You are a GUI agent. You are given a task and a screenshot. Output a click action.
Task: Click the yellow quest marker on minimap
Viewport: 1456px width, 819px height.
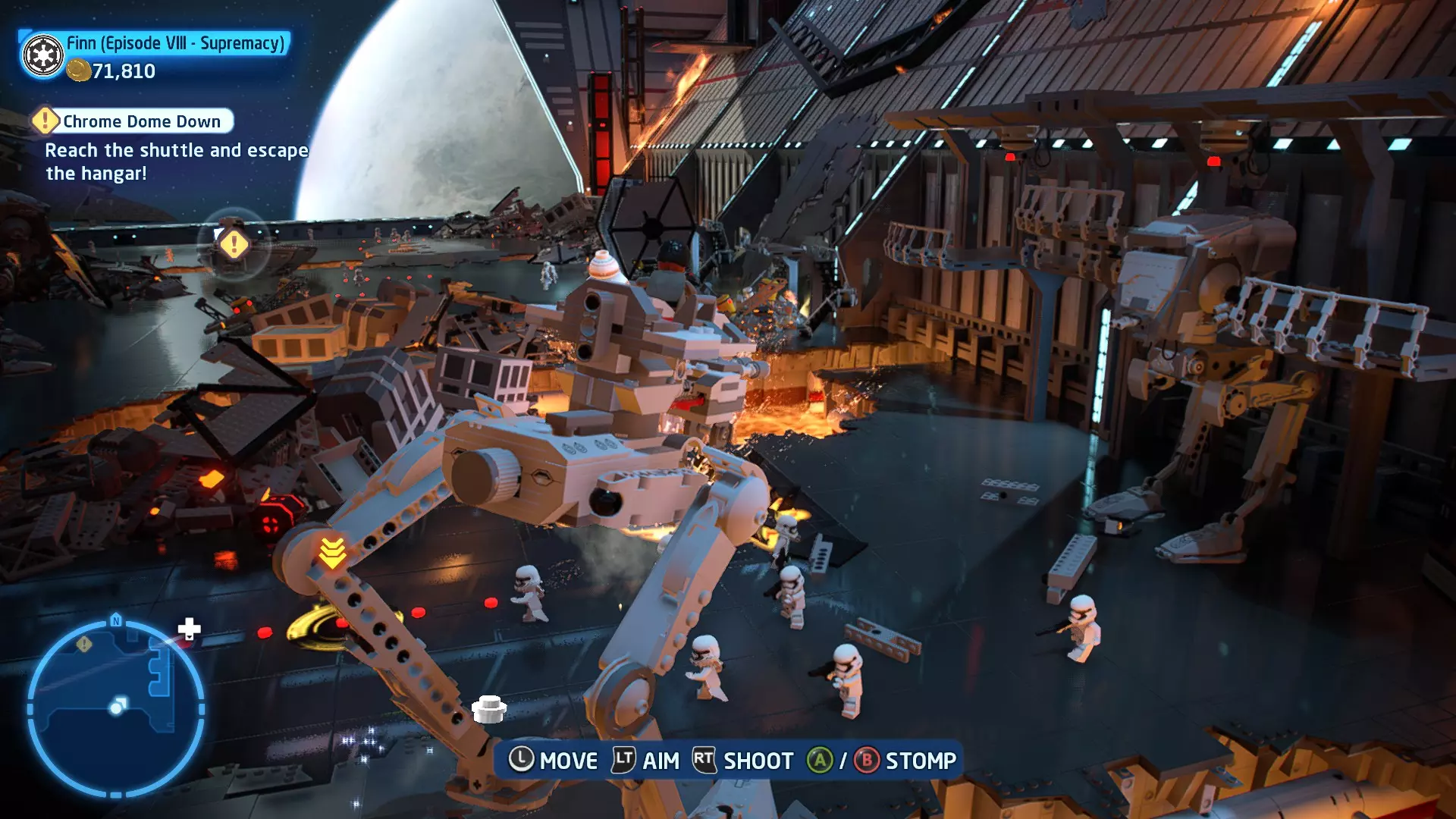(x=84, y=644)
